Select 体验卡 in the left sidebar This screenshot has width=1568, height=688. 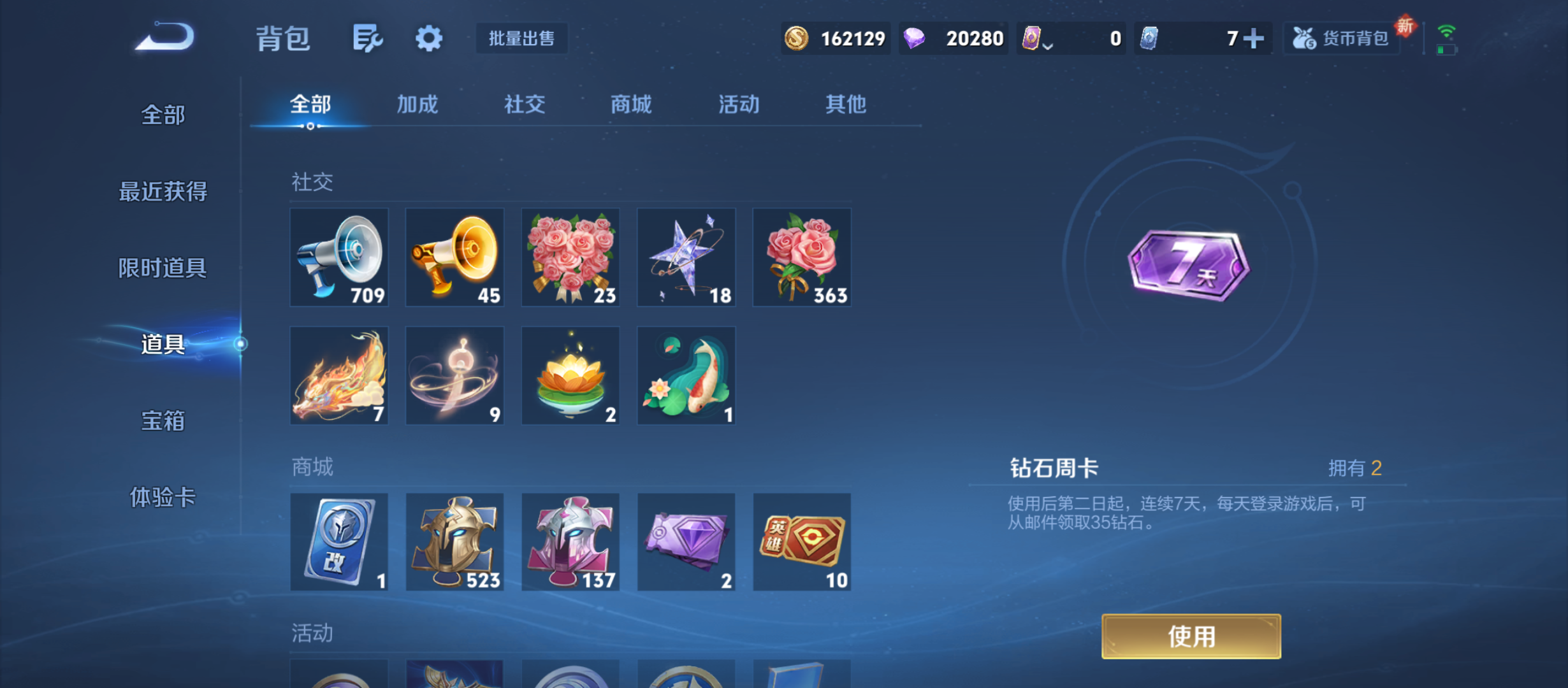(163, 499)
